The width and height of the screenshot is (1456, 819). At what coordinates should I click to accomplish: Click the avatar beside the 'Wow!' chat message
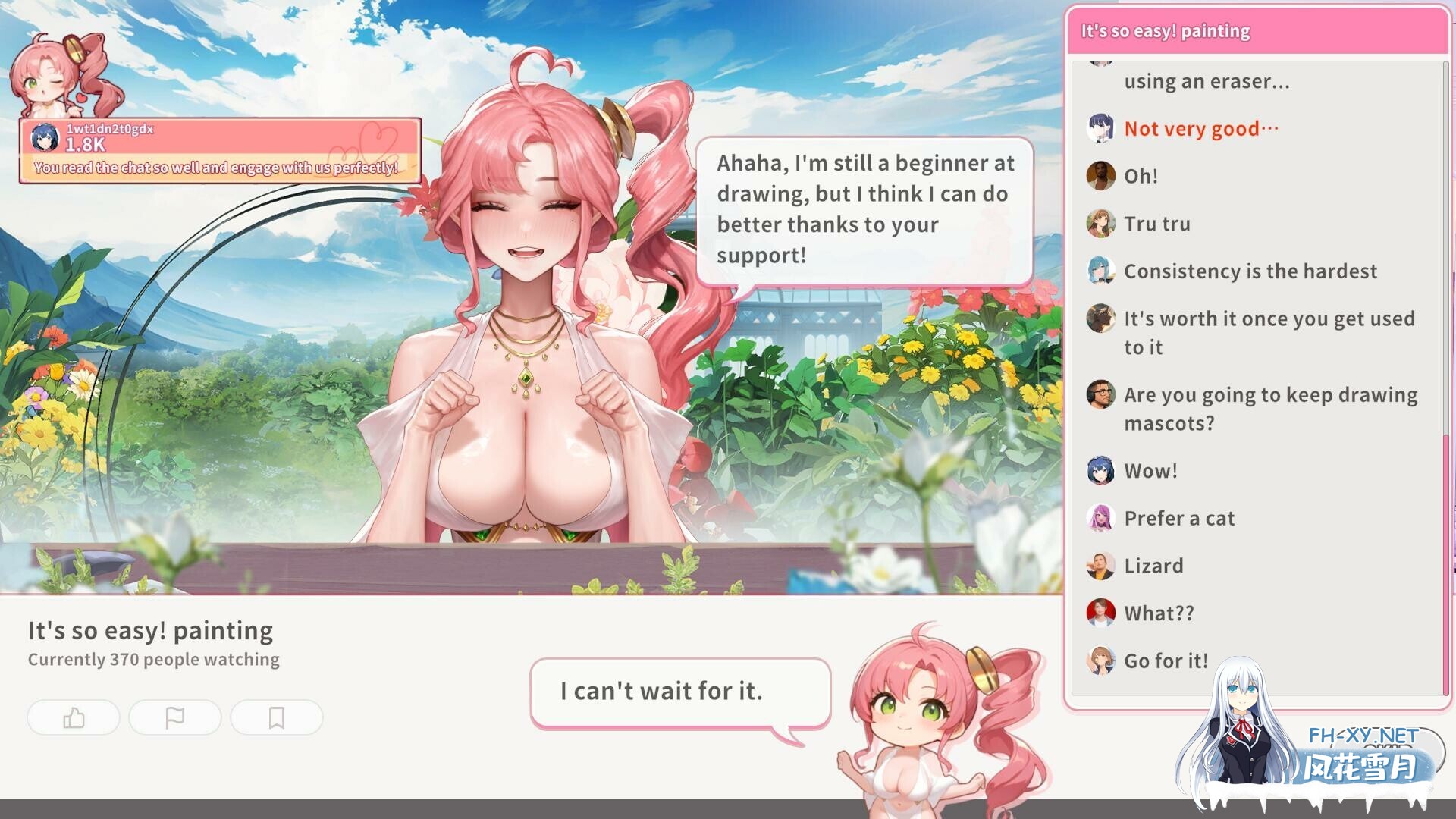pos(1100,470)
